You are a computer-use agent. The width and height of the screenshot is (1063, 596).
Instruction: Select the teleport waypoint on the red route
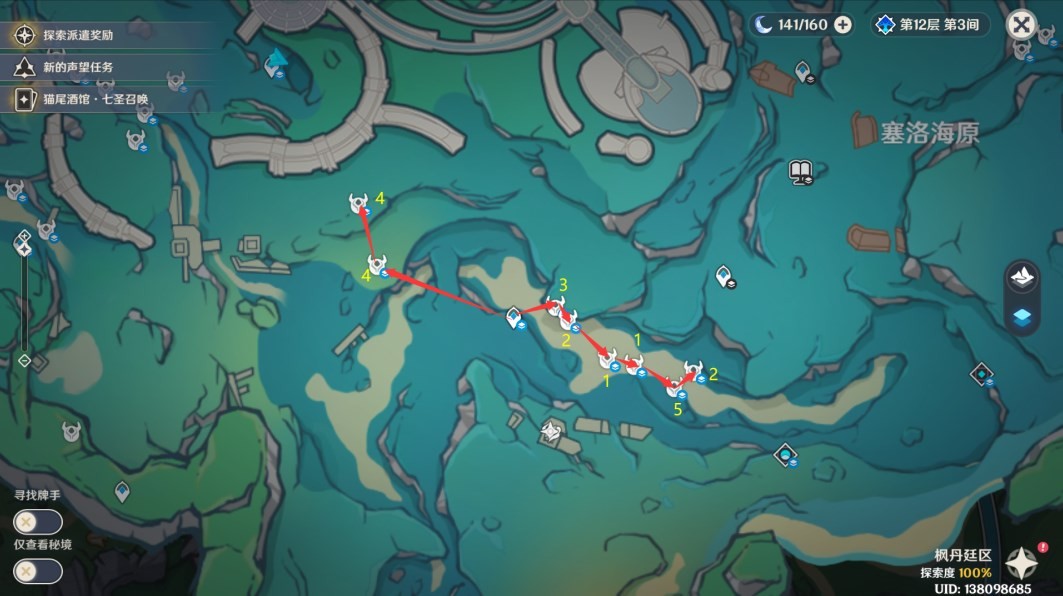click(x=513, y=318)
